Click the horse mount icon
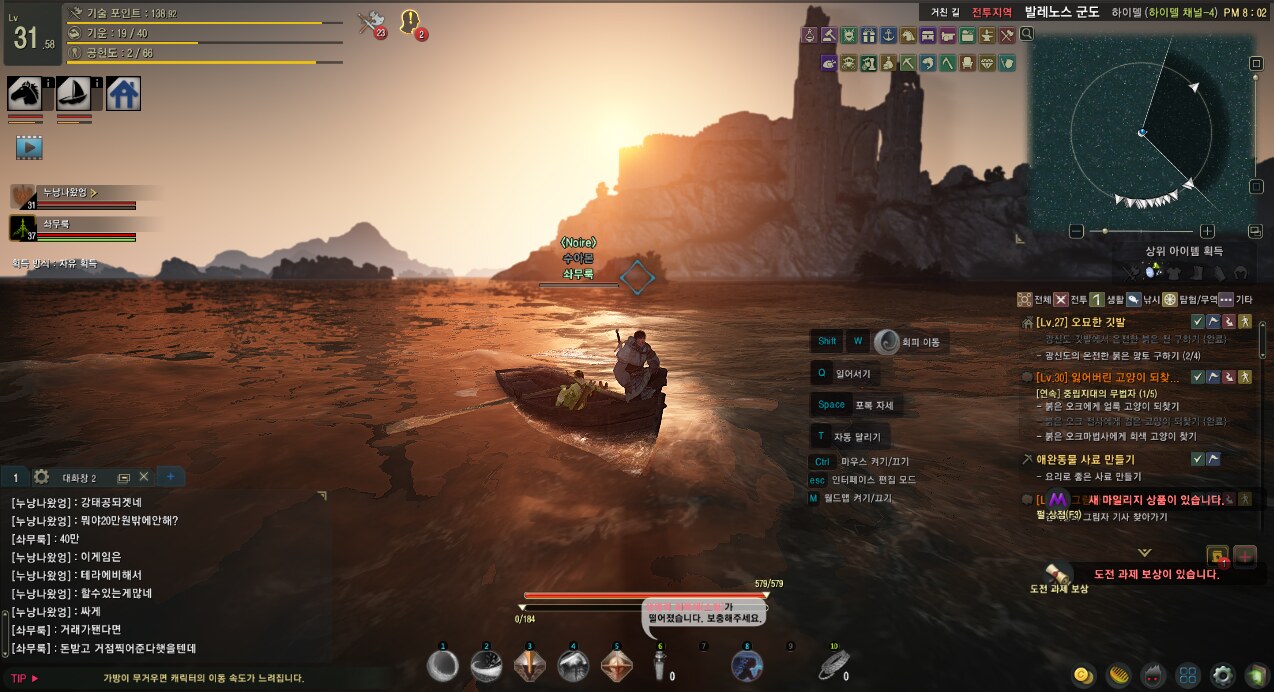 [24, 93]
